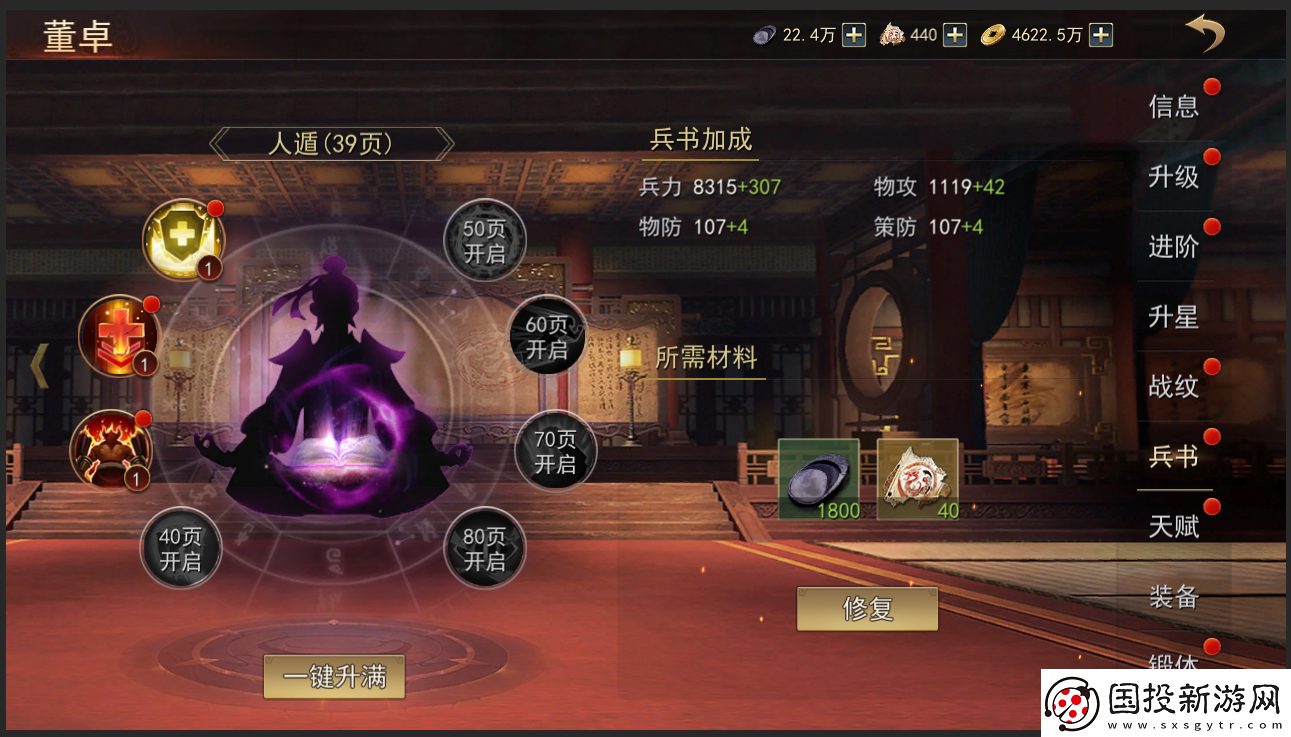The height and width of the screenshot is (737, 1291).
Task: Activate the 一键升满 max upgrade button
Action: [x=334, y=677]
